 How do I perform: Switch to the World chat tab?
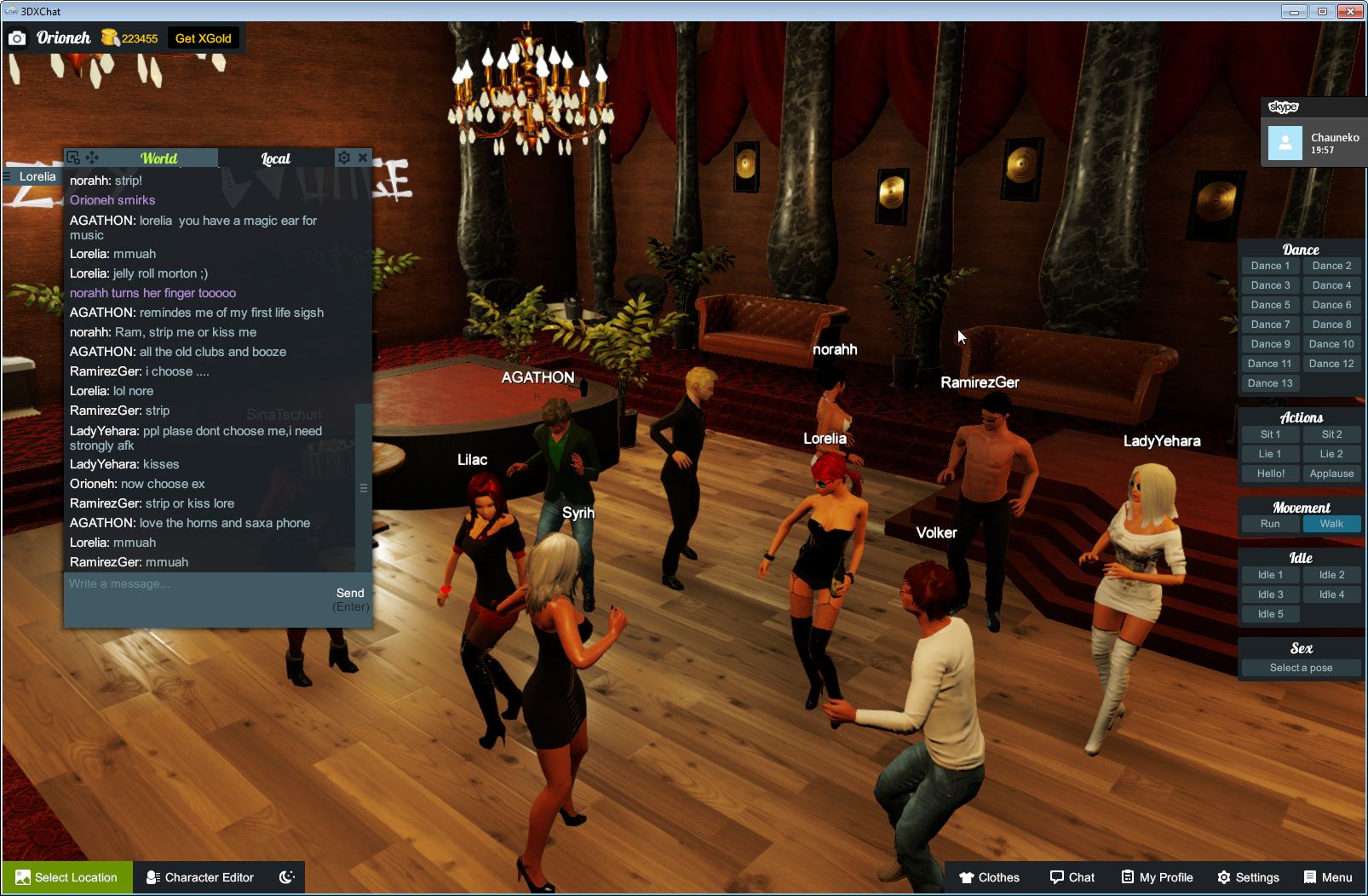coord(158,158)
